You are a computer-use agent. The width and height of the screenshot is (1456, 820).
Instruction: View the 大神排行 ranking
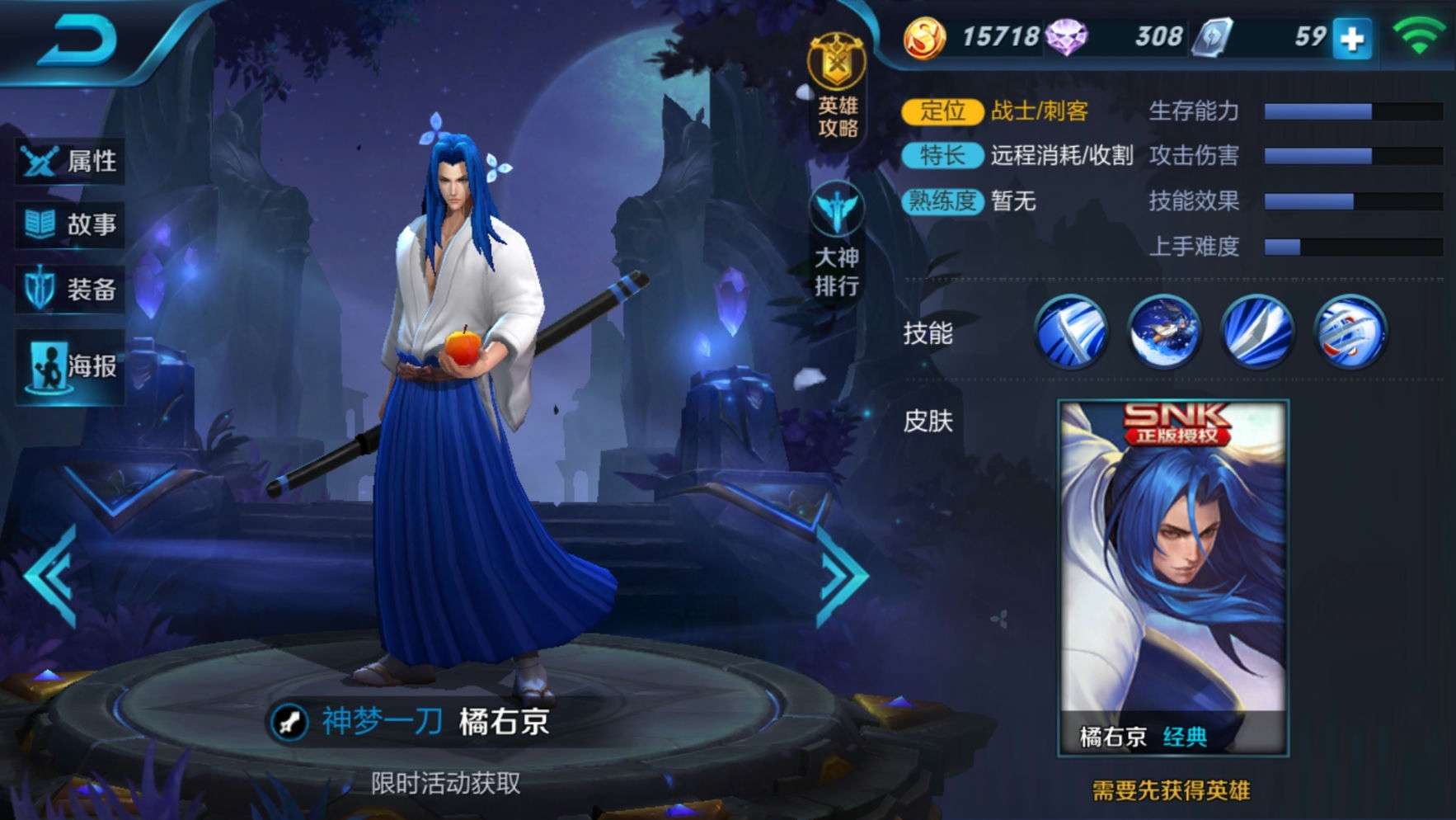837,240
